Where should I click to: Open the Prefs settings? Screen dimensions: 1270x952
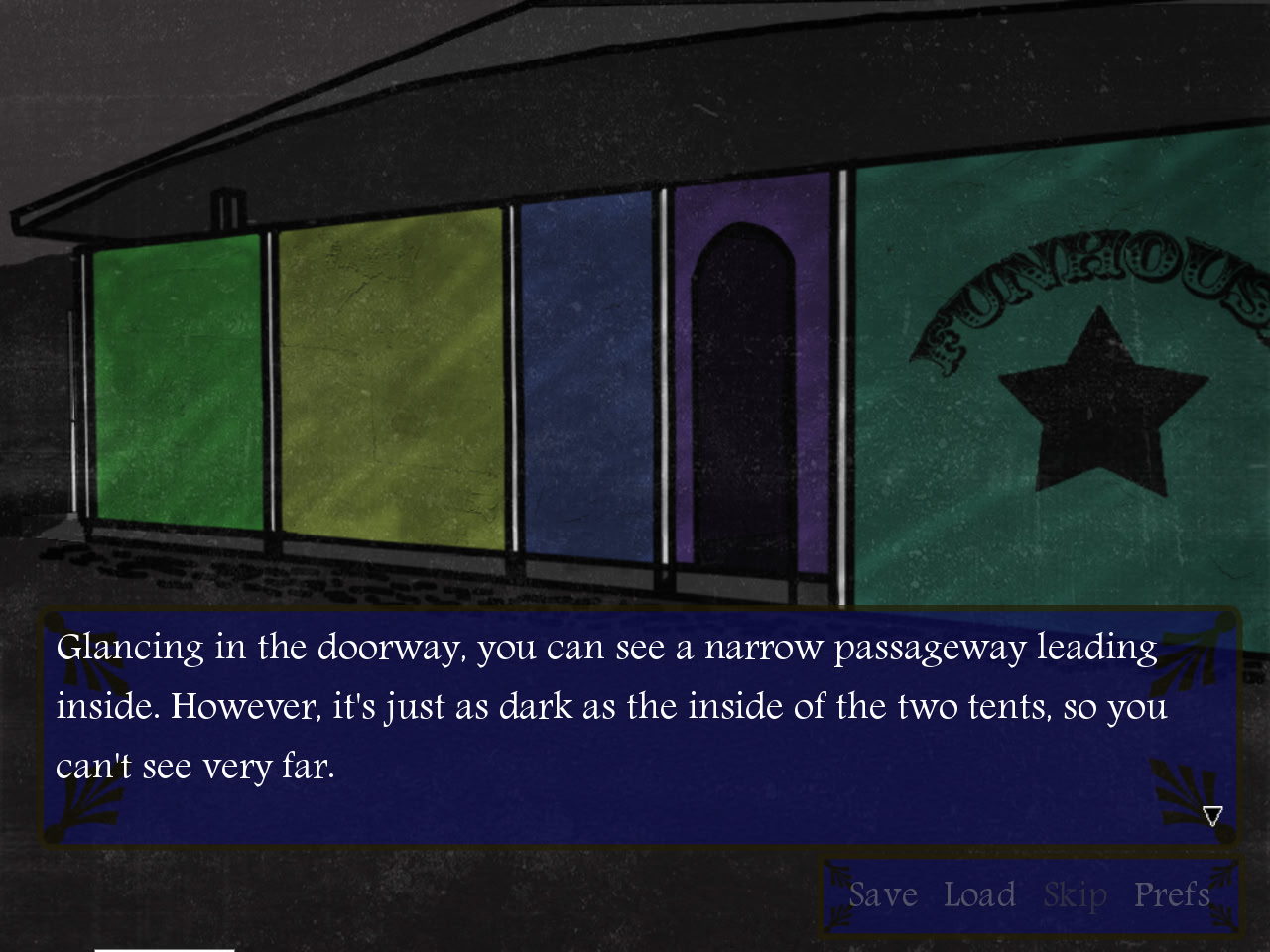pos(1172,894)
